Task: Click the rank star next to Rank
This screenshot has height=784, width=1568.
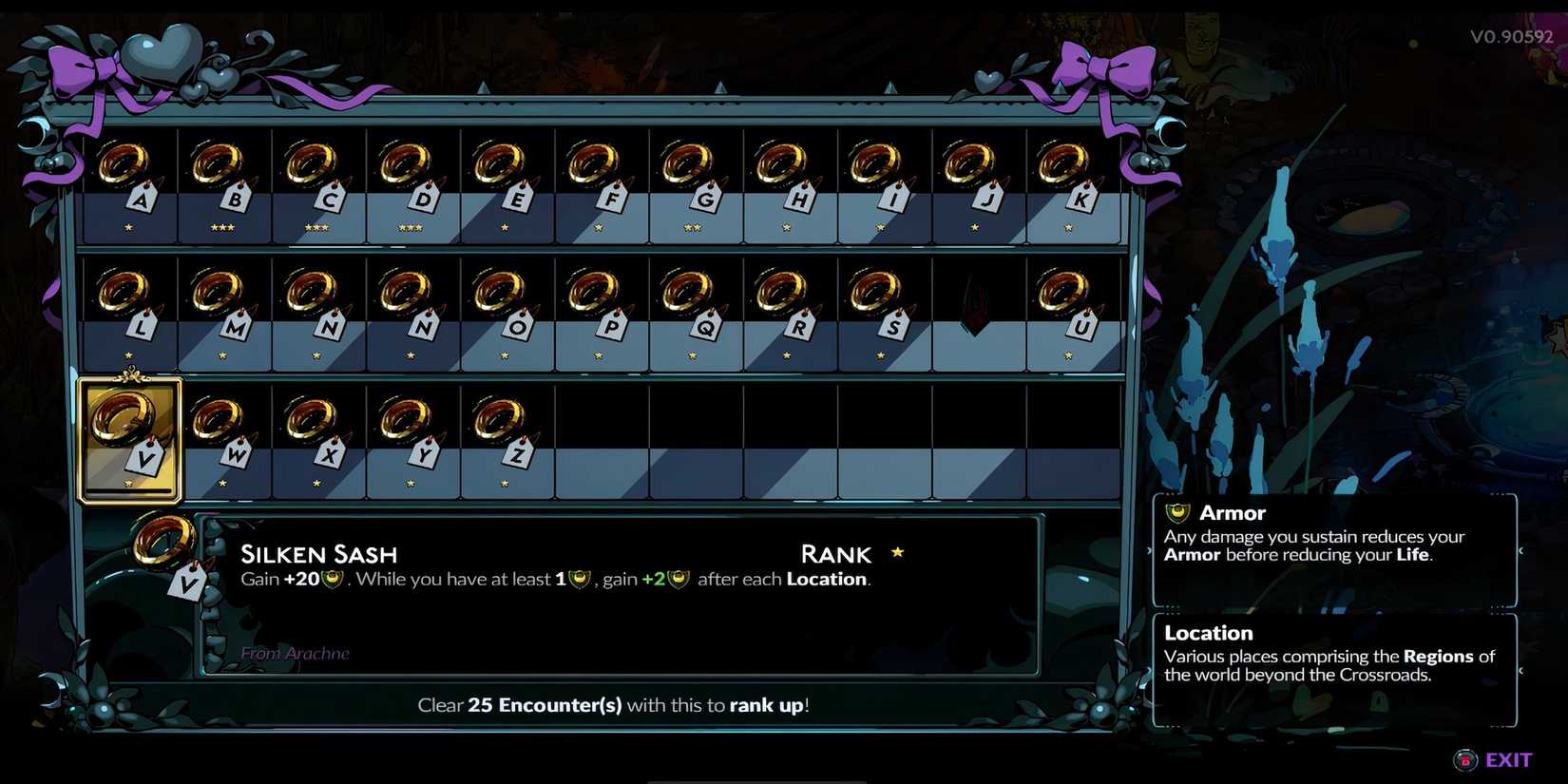Action: 897,551
